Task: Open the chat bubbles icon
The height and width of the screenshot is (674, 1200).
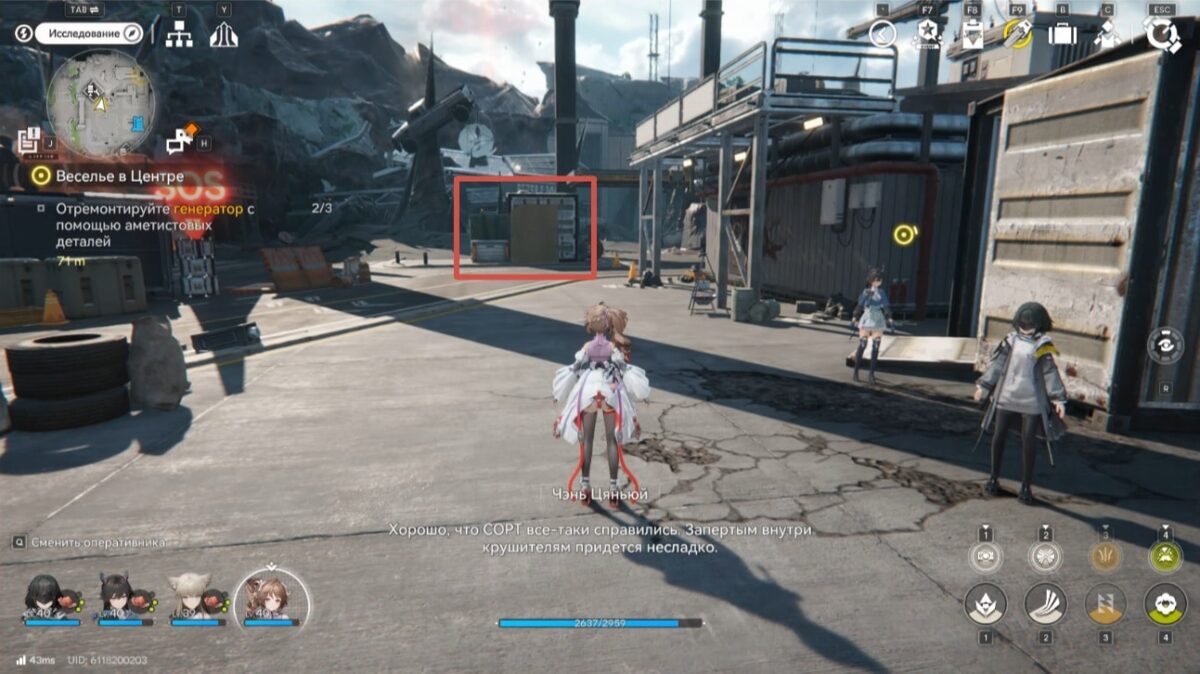Action: pyautogui.click(x=181, y=141)
